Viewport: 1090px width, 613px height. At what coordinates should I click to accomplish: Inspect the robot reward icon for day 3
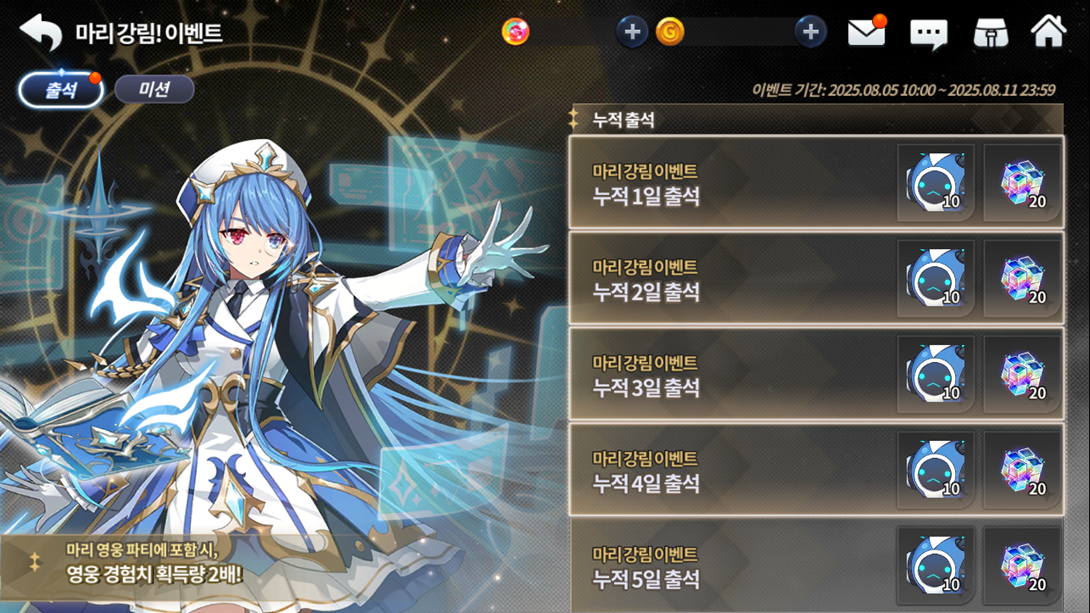pyautogui.click(x=935, y=375)
